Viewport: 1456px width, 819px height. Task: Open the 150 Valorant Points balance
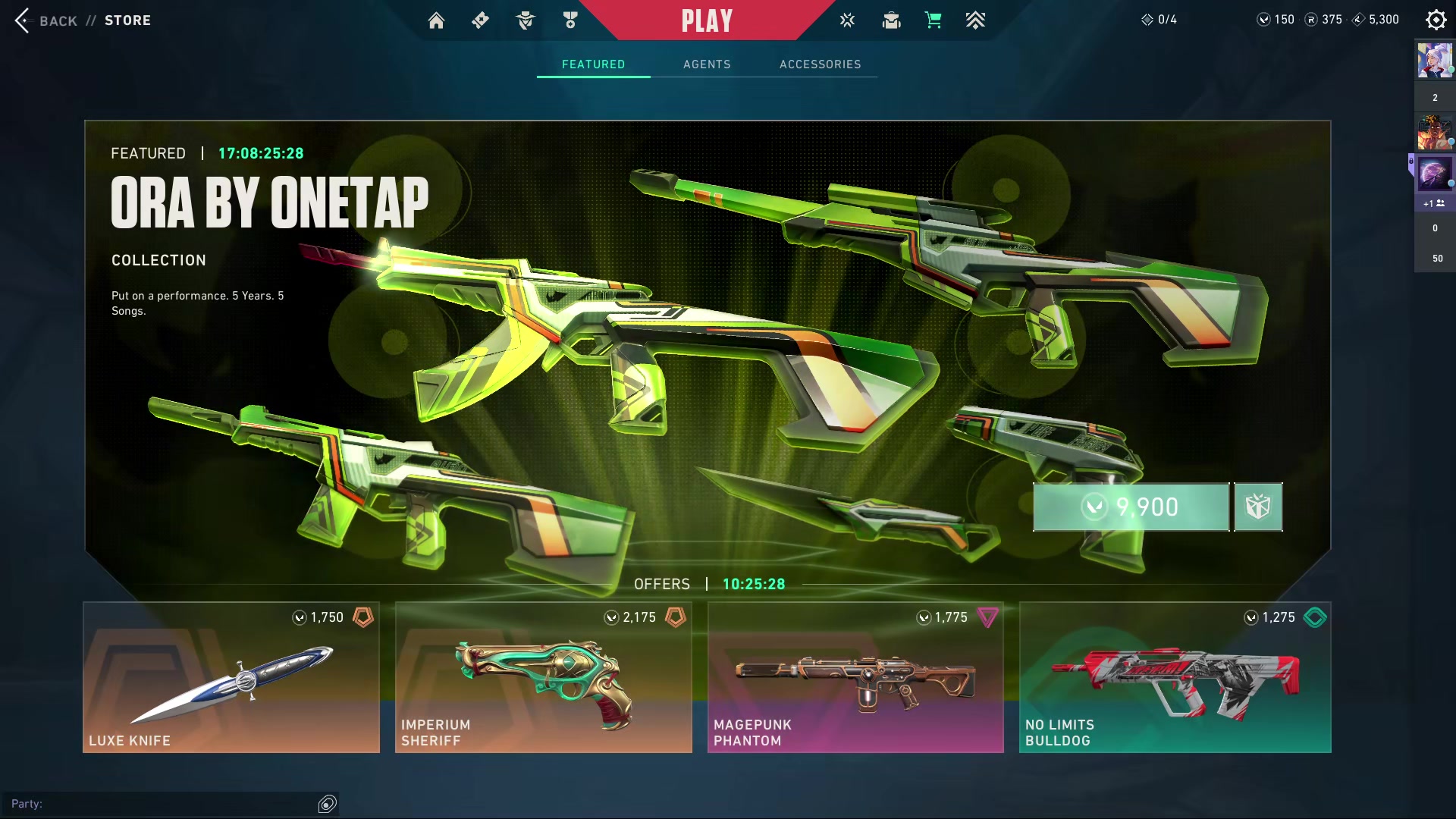pyautogui.click(x=1276, y=20)
